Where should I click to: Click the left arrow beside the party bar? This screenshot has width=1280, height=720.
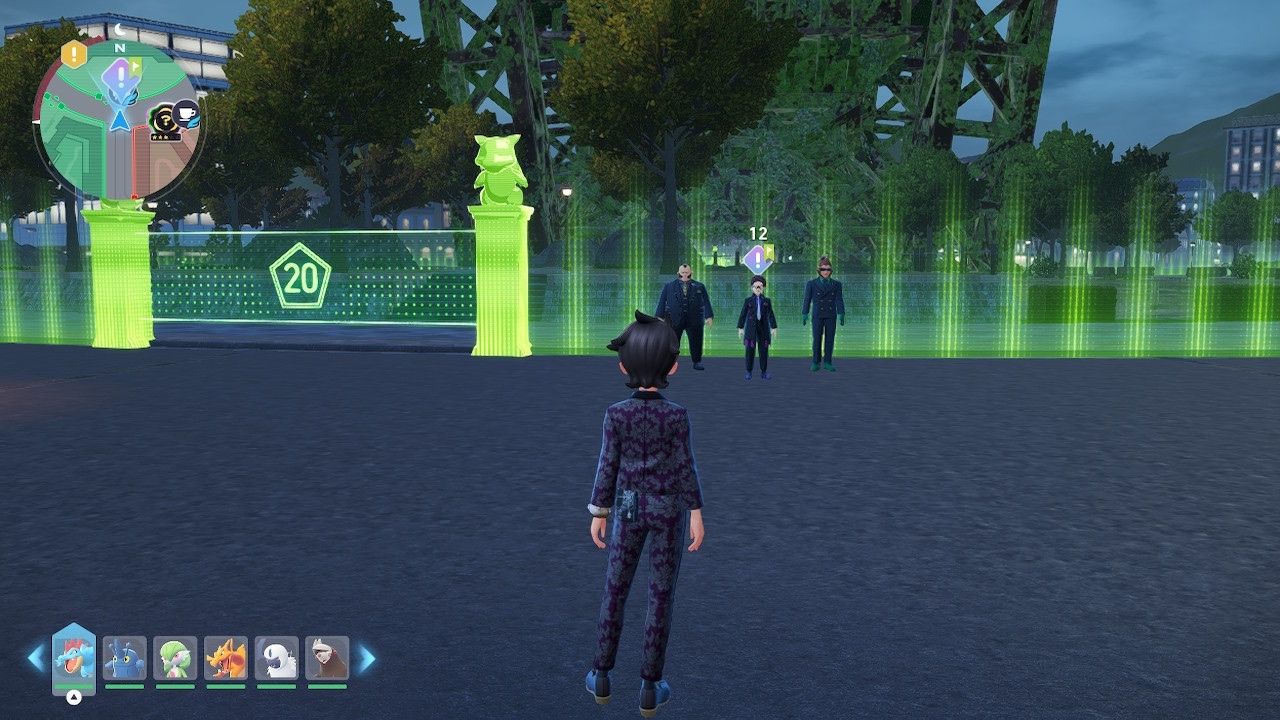click(36, 658)
